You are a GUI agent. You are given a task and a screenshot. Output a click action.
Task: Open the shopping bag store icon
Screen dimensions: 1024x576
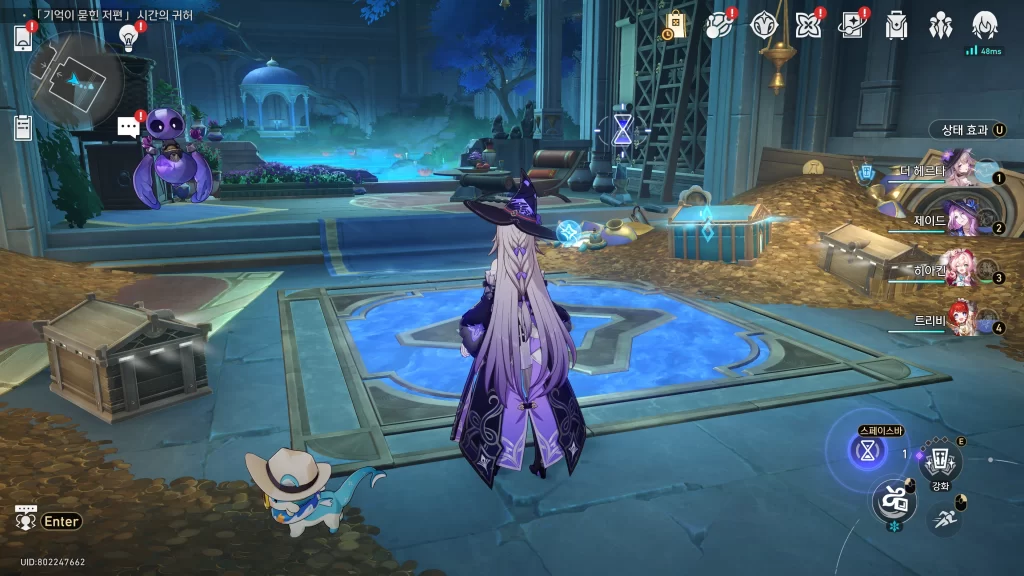tap(675, 26)
